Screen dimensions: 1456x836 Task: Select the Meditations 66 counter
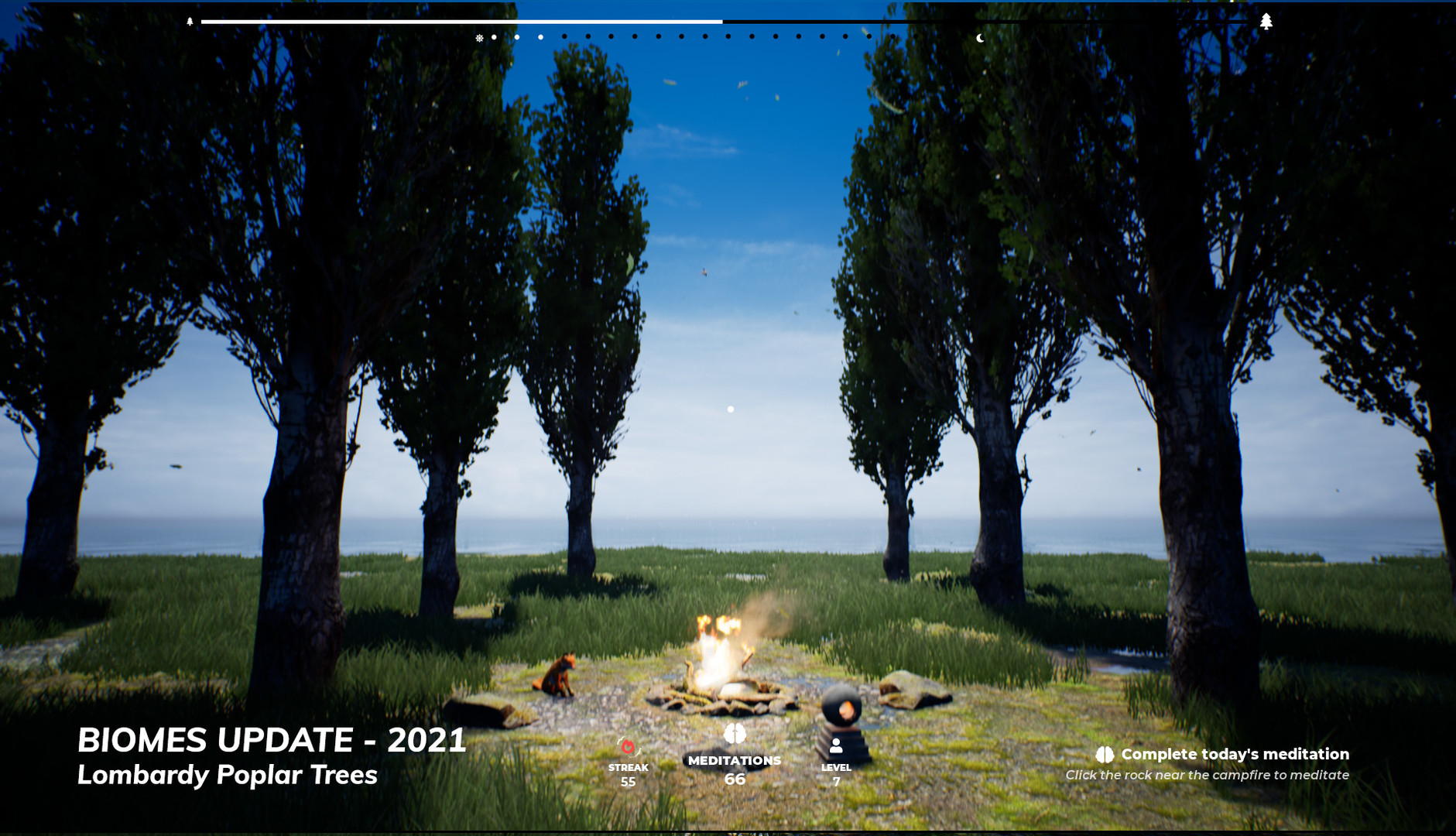point(734,770)
